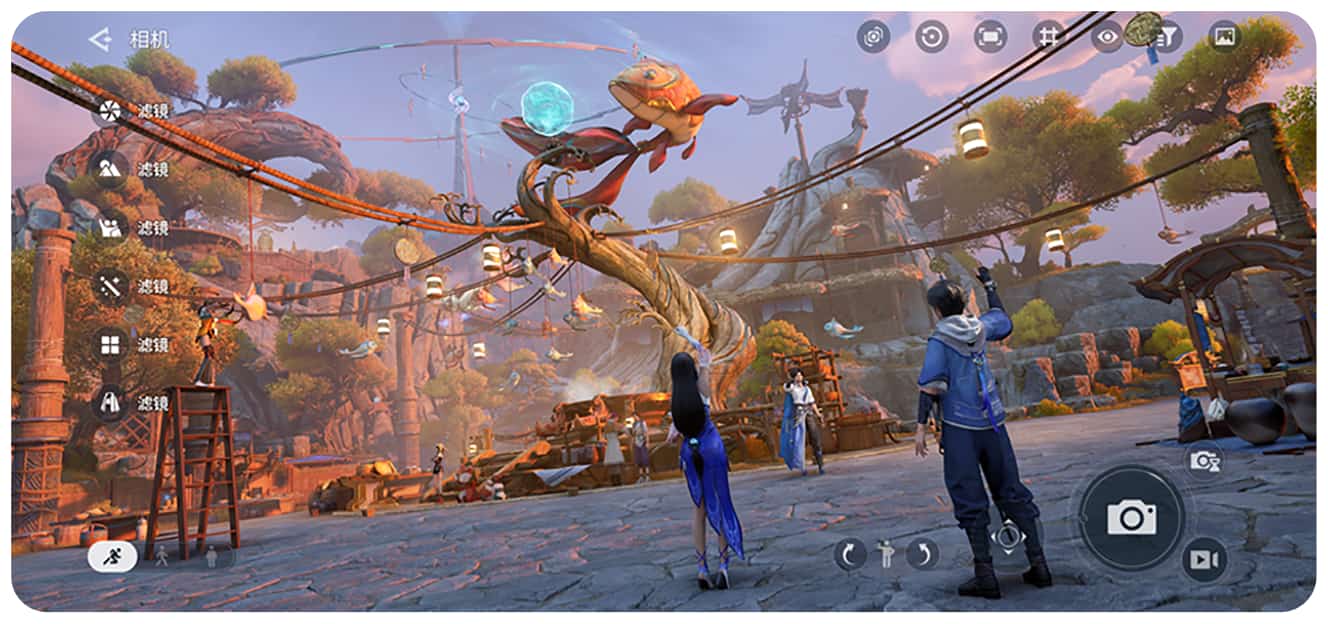Take a photo with the shutter button

click(1131, 517)
